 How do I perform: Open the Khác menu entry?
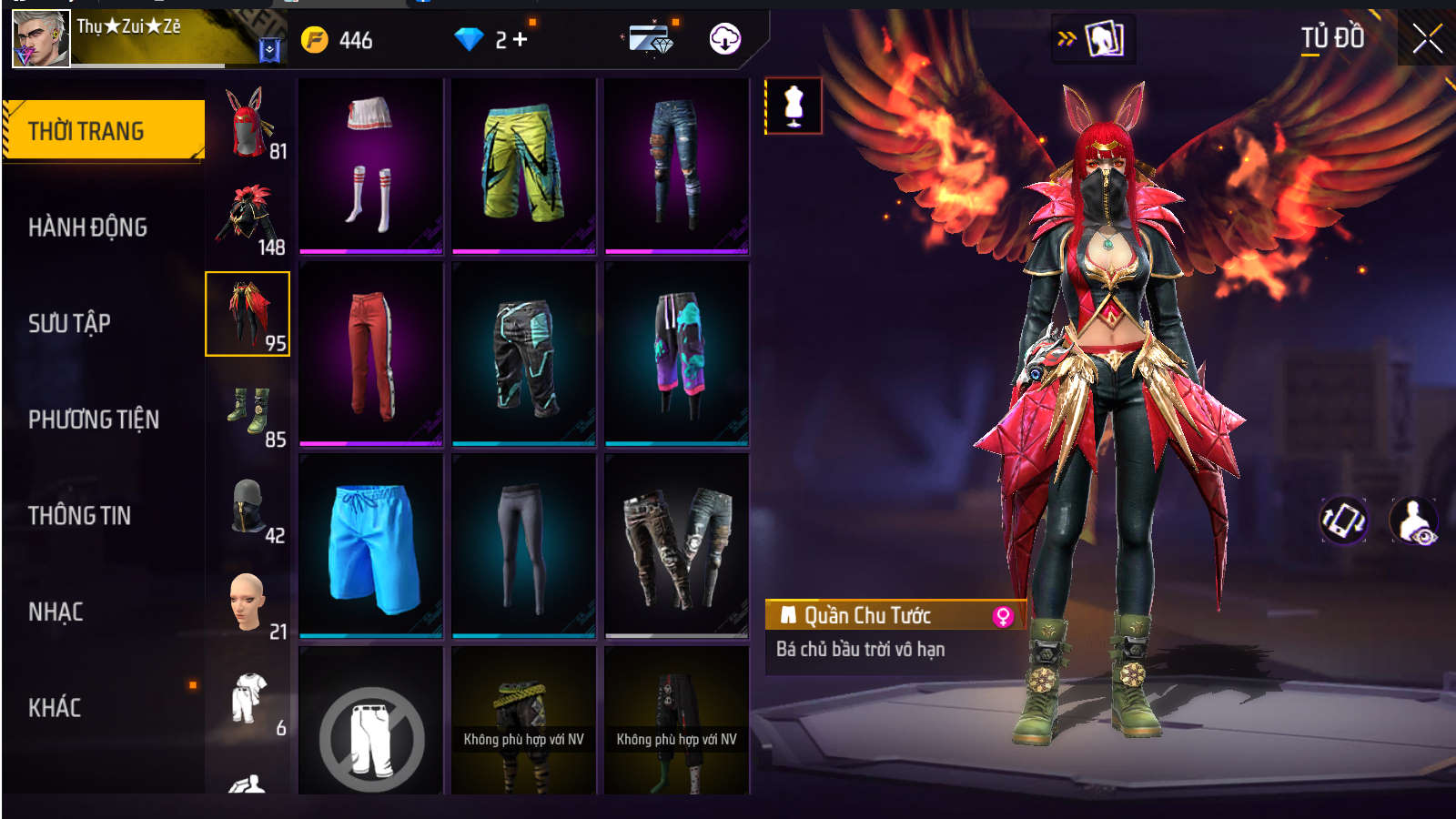point(56,708)
